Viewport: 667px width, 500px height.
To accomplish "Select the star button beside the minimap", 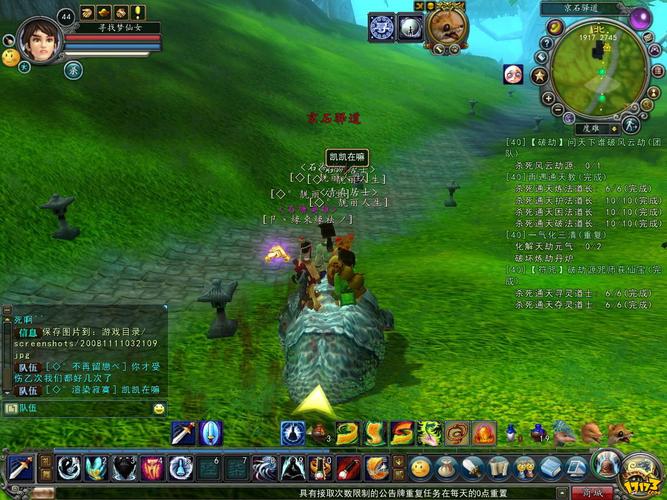I will click(540, 75).
